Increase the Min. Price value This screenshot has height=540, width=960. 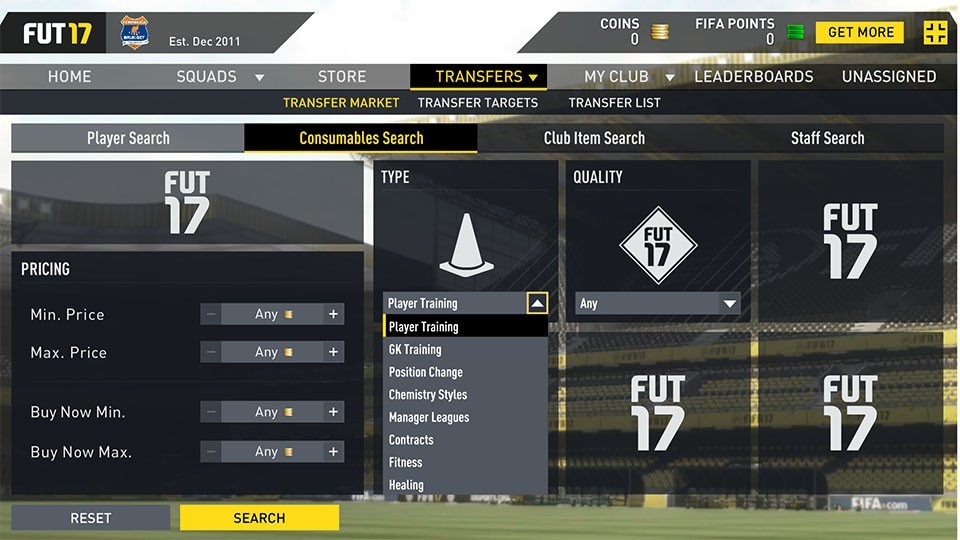pos(334,314)
